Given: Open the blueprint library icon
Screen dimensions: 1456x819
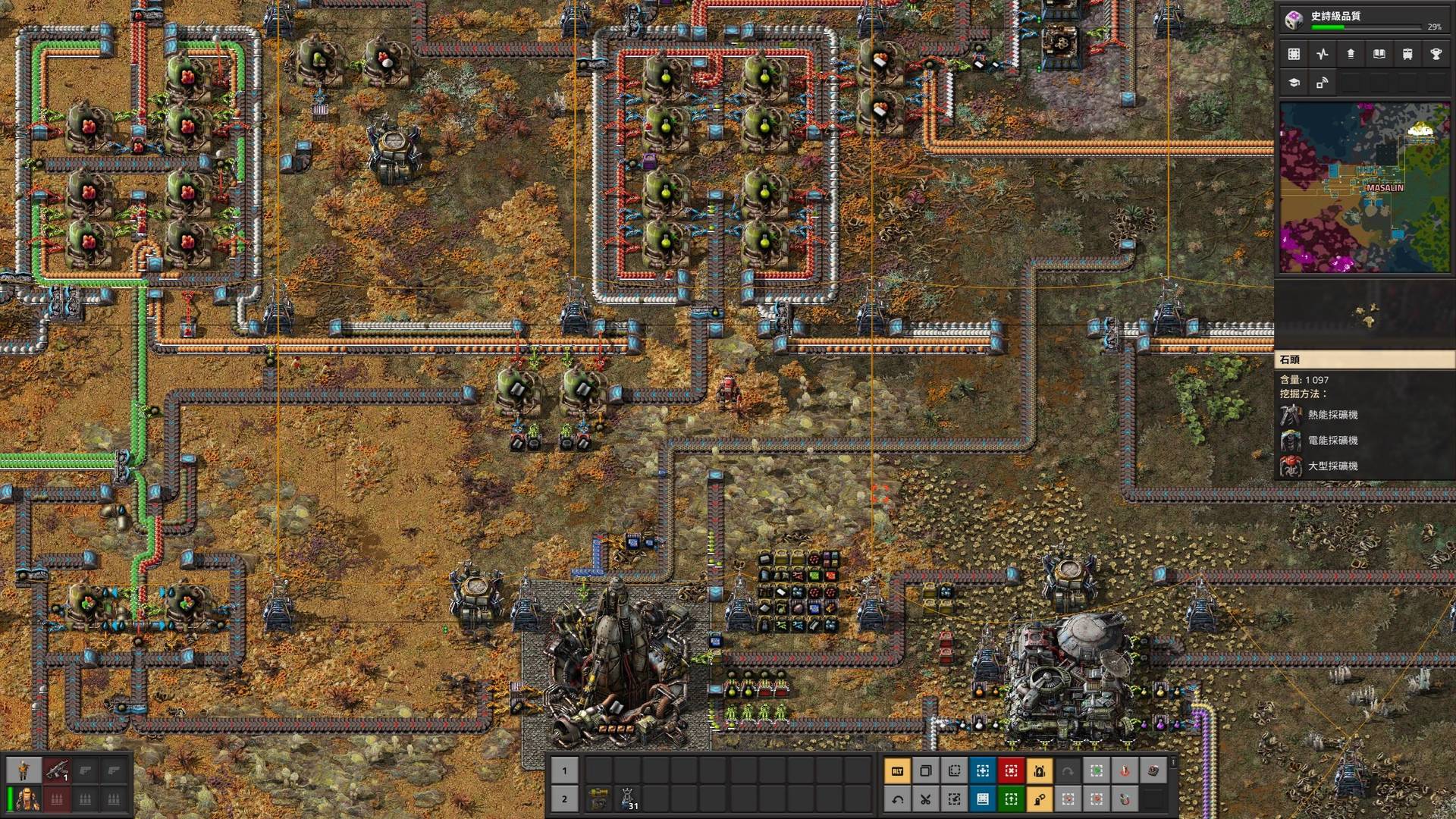Looking at the screenshot, I should coord(1294,54).
